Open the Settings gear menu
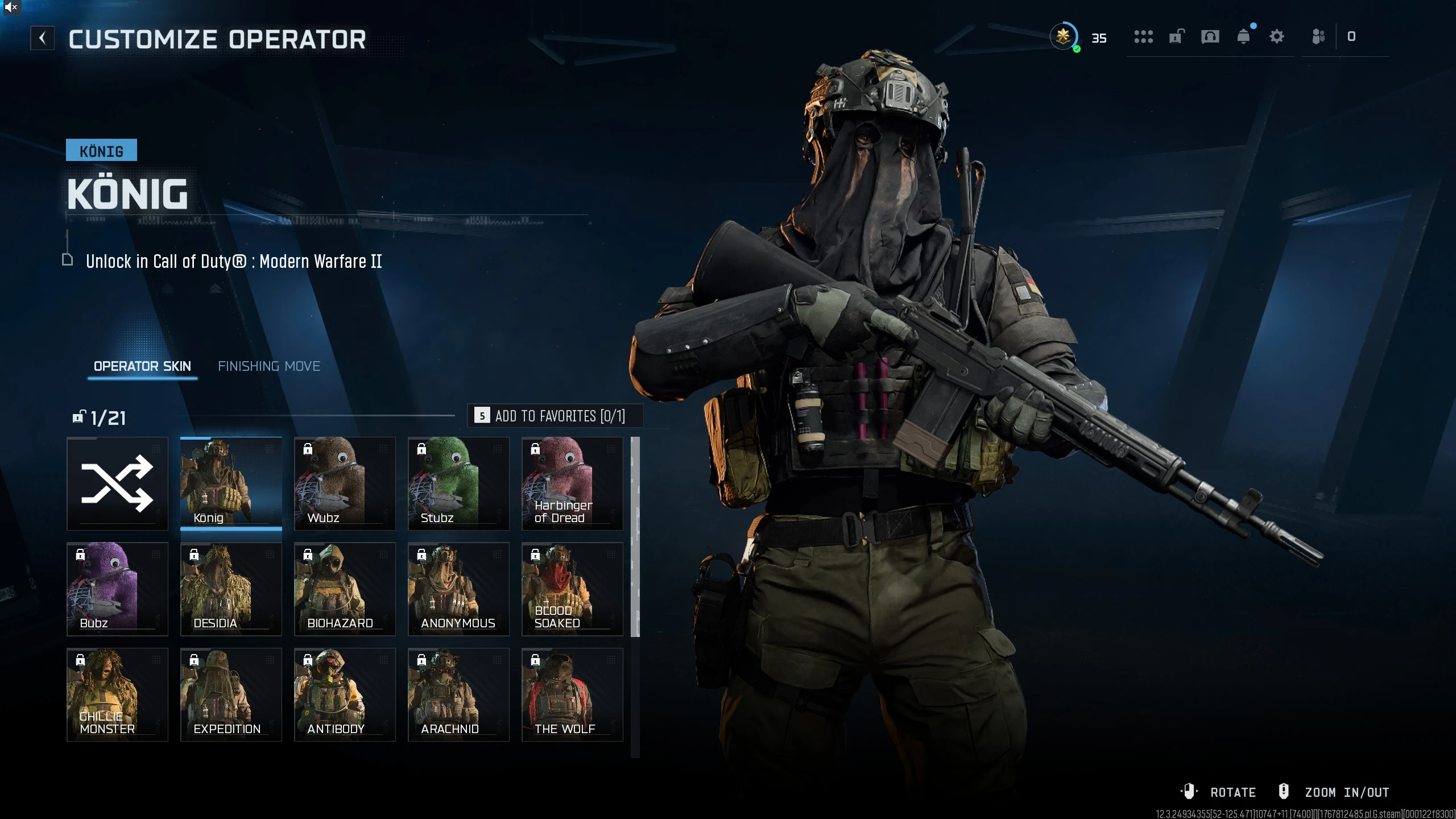 click(1277, 36)
